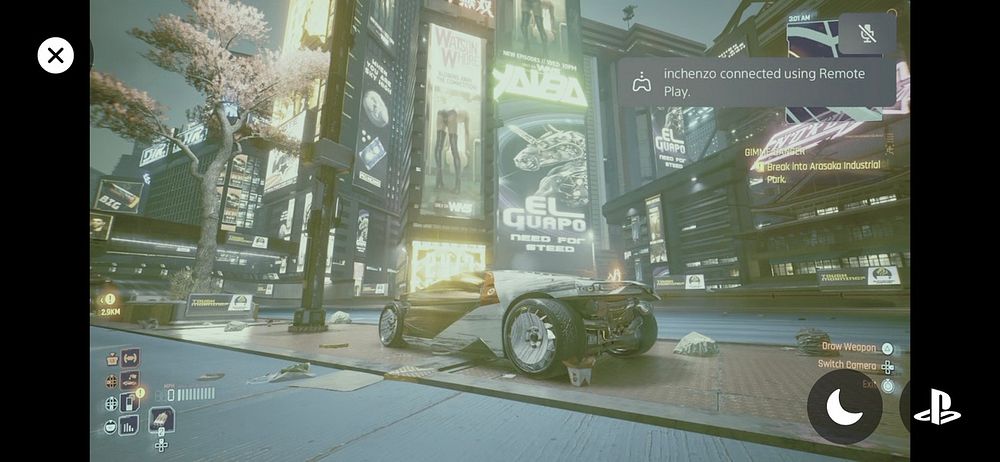Toggle the muted microphone button
Screen dimensions: 1000x462
pos(867,34)
